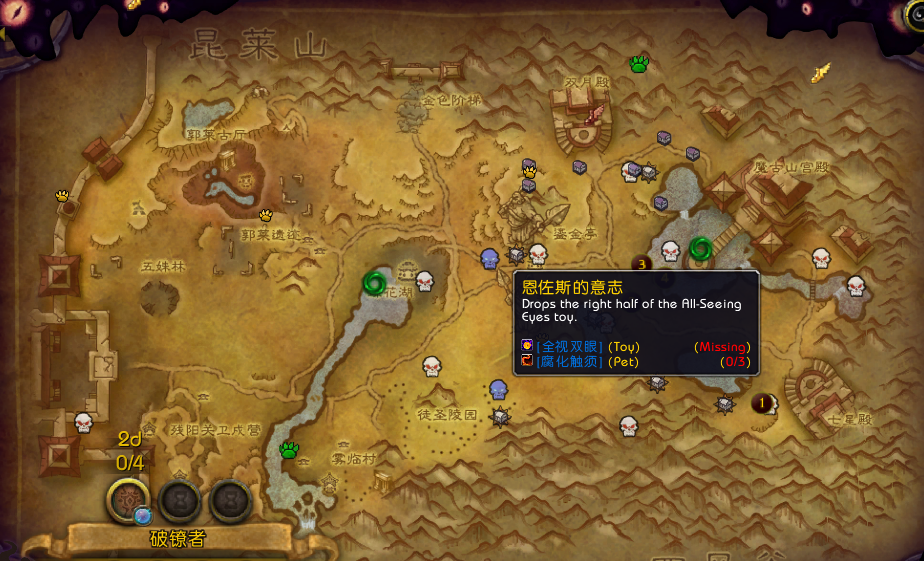The width and height of the screenshot is (924, 561).
Task: Click the blue skull above 徒圣陵园
Action: pyautogui.click(x=499, y=389)
